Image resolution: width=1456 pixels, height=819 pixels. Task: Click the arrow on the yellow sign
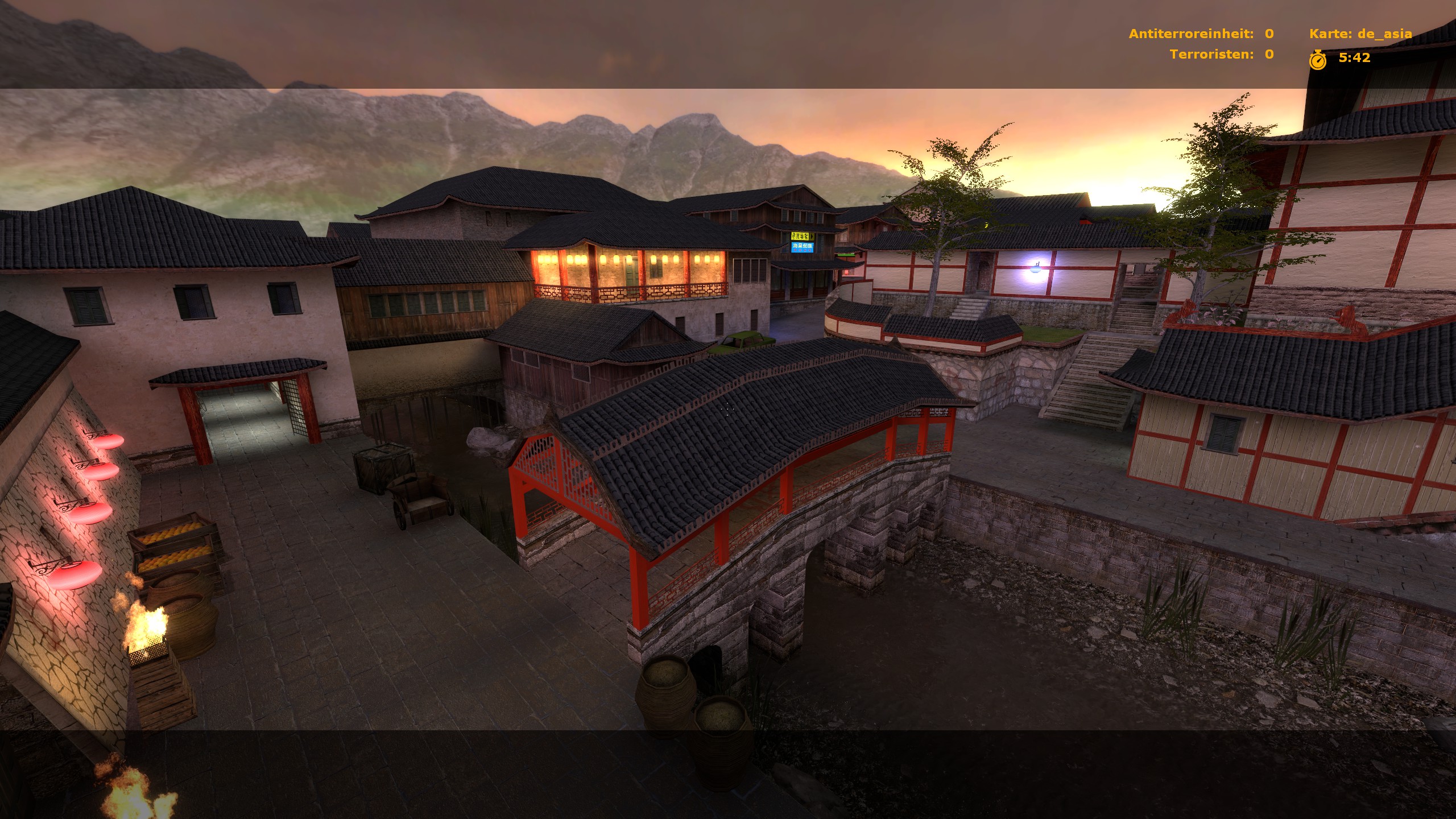[812, 237]
